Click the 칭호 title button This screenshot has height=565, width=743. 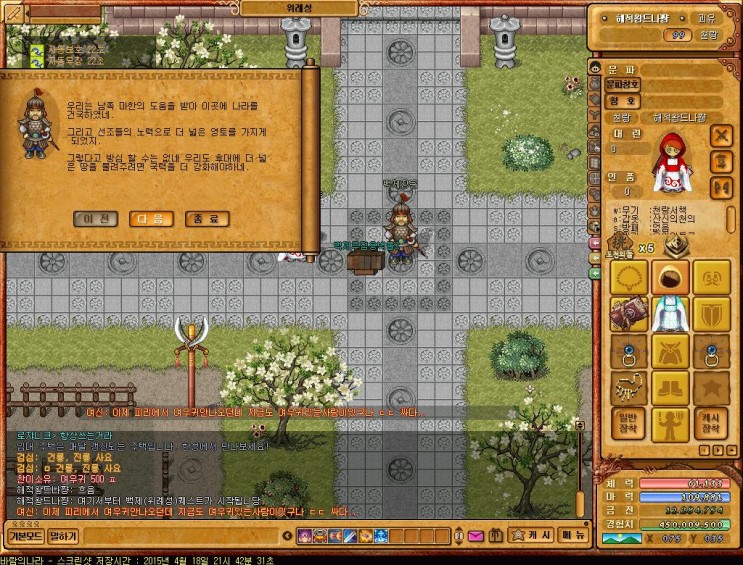(620, 100)
